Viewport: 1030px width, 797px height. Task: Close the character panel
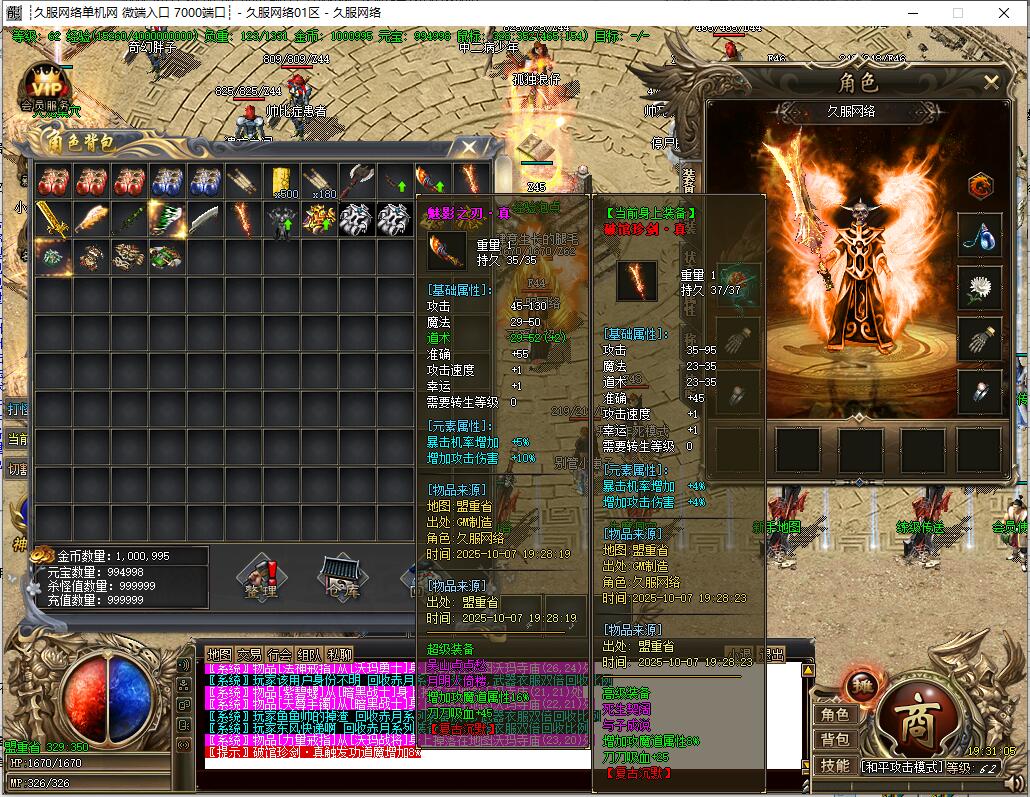(x=990, y=83)
